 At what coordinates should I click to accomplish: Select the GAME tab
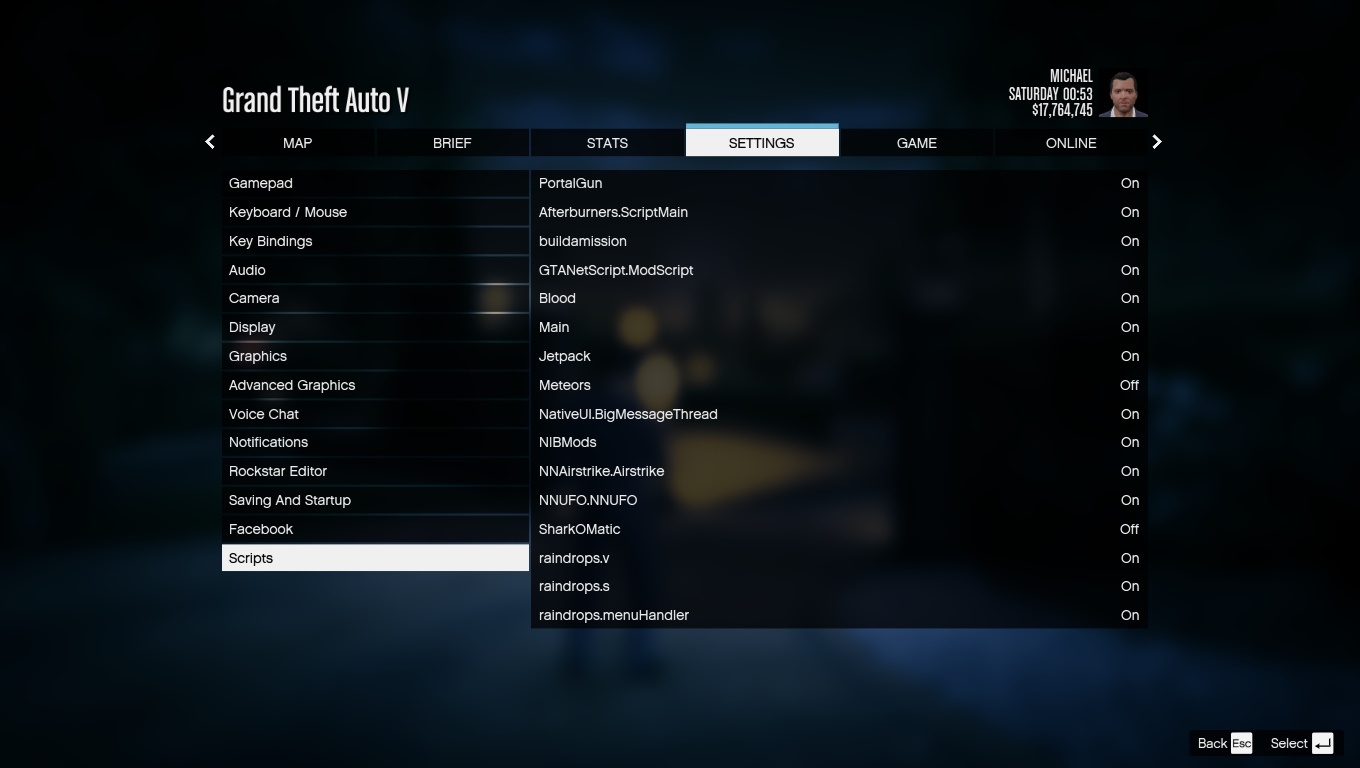[916, 143]
